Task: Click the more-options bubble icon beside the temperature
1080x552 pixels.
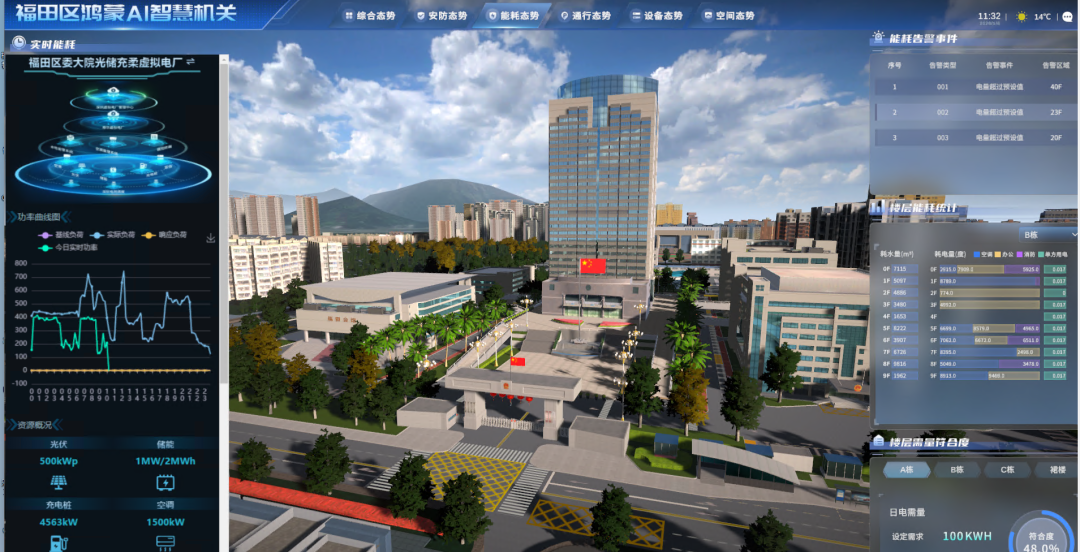Action: (1068, 16)
